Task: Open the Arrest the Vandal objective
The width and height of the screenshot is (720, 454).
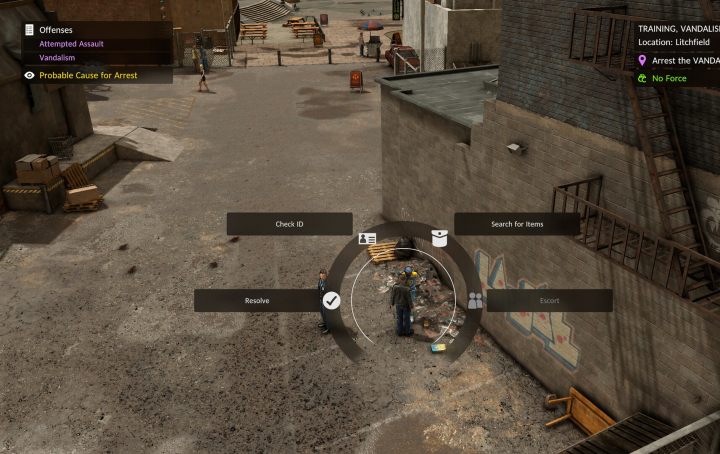Action: coord(684,61)
